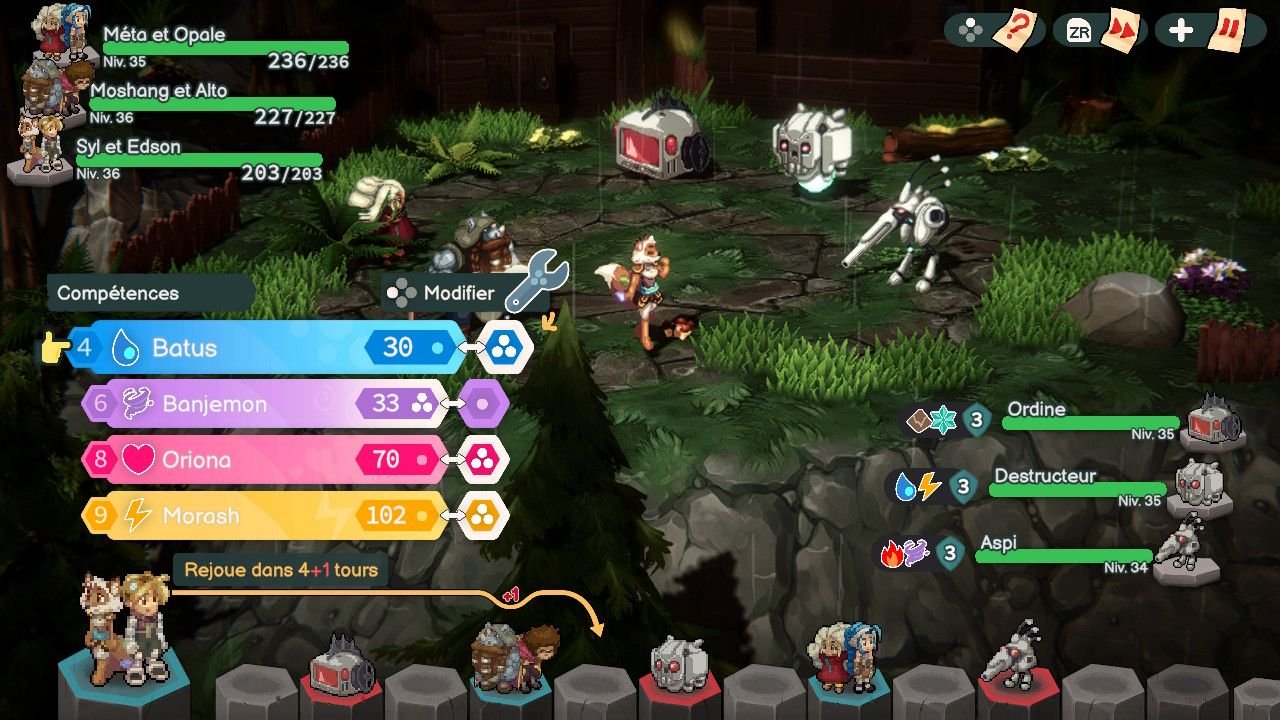
Task: Activate the fast-forward card
Action: click(1120, 30)
